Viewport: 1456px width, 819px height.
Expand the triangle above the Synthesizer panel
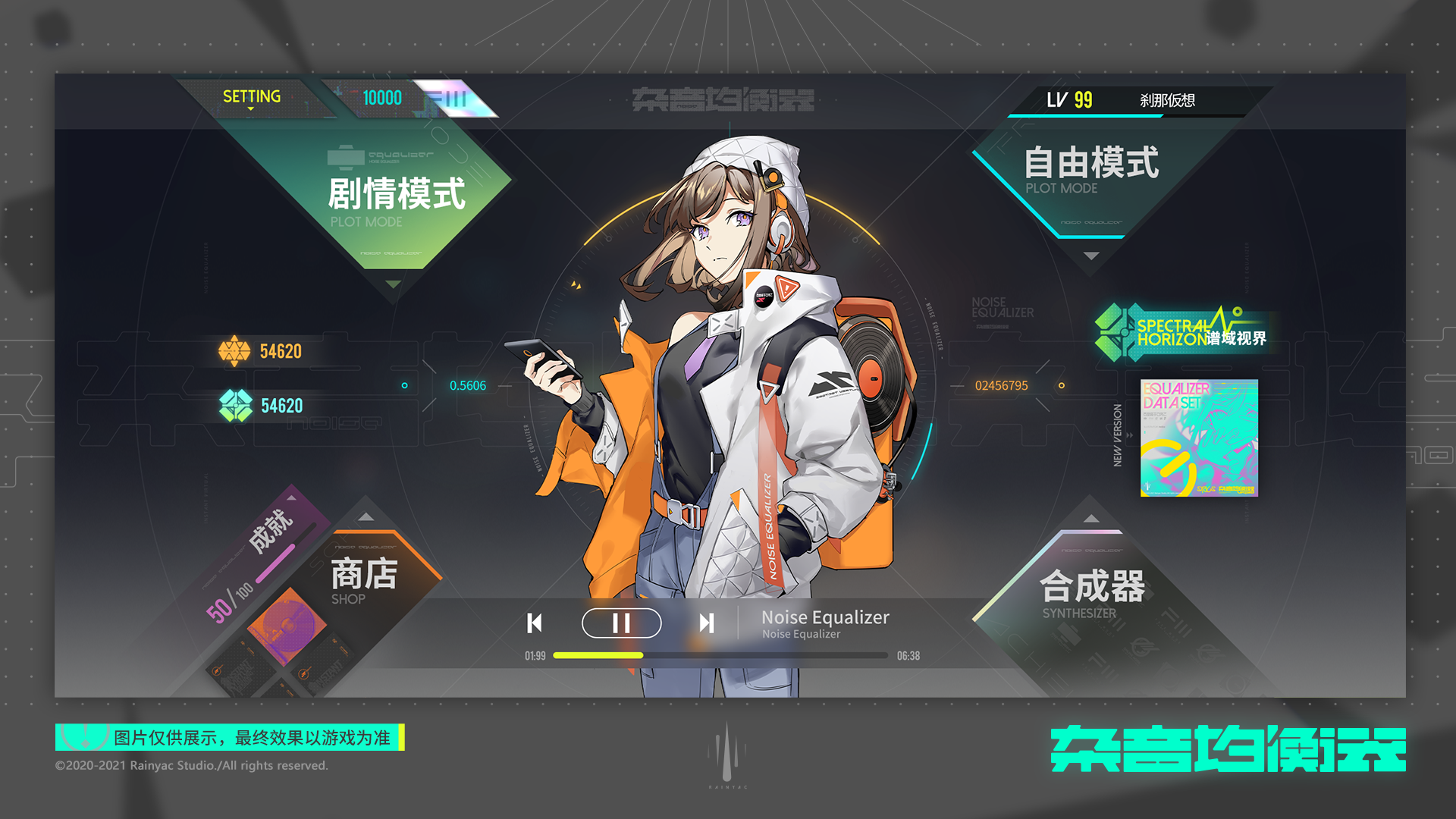pyautogui.click(x=1092, y=519)
